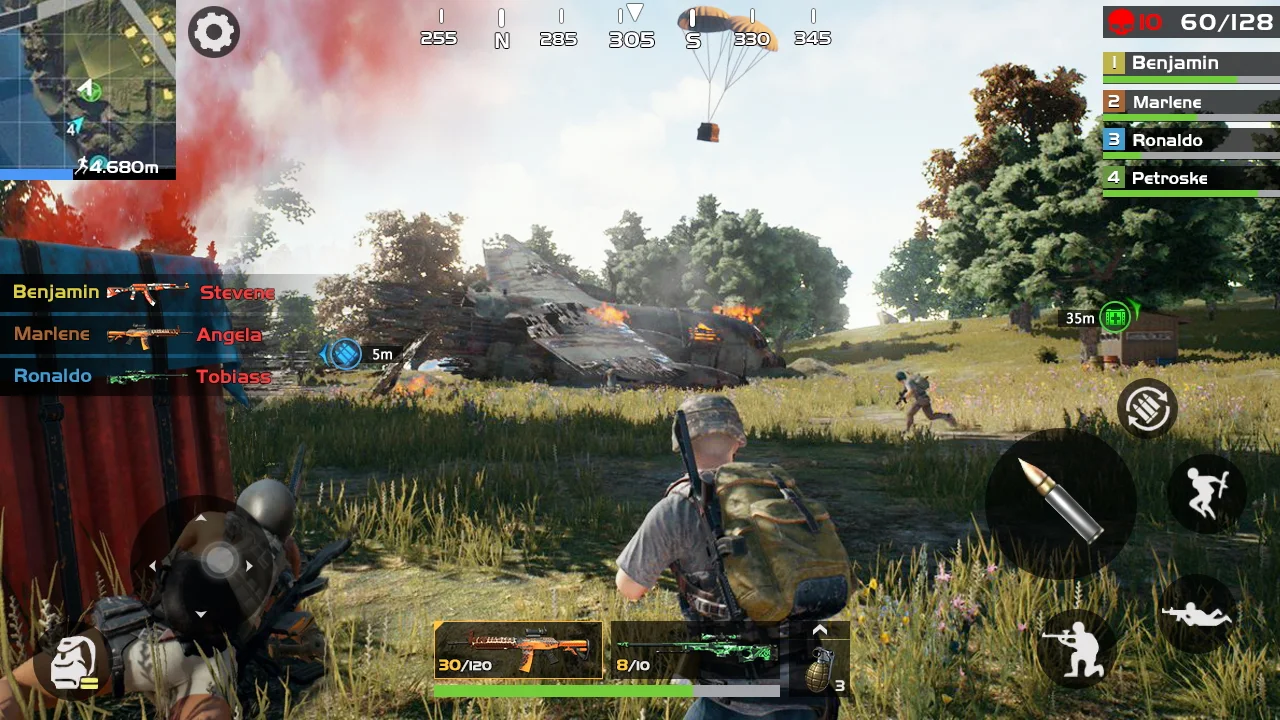
Task: Tap the movement joystick center
Action: pyautogui.click(x=220, y=560)
